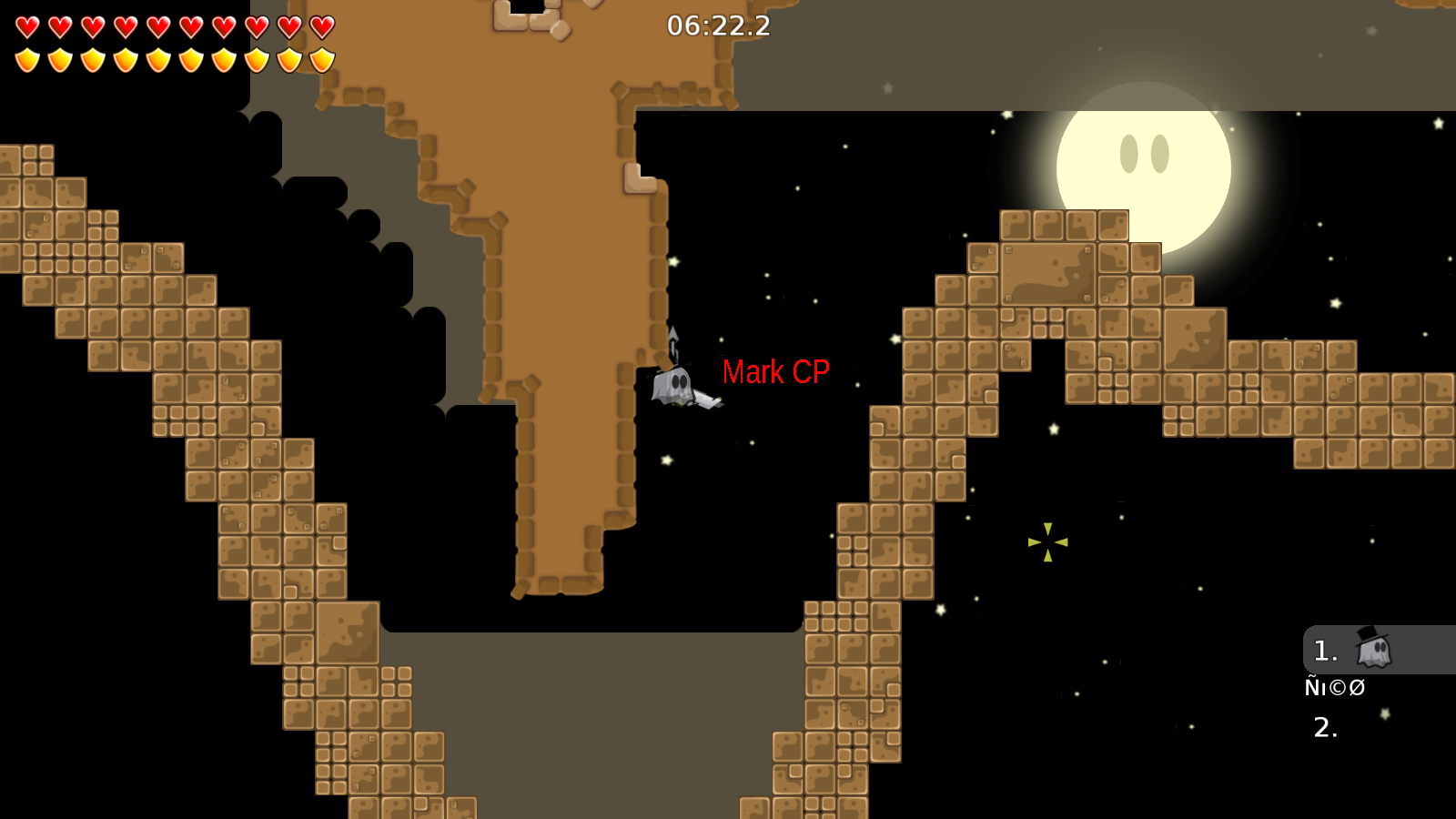
Task: Click the rightmost shield in the armor row
Action: 323,59
